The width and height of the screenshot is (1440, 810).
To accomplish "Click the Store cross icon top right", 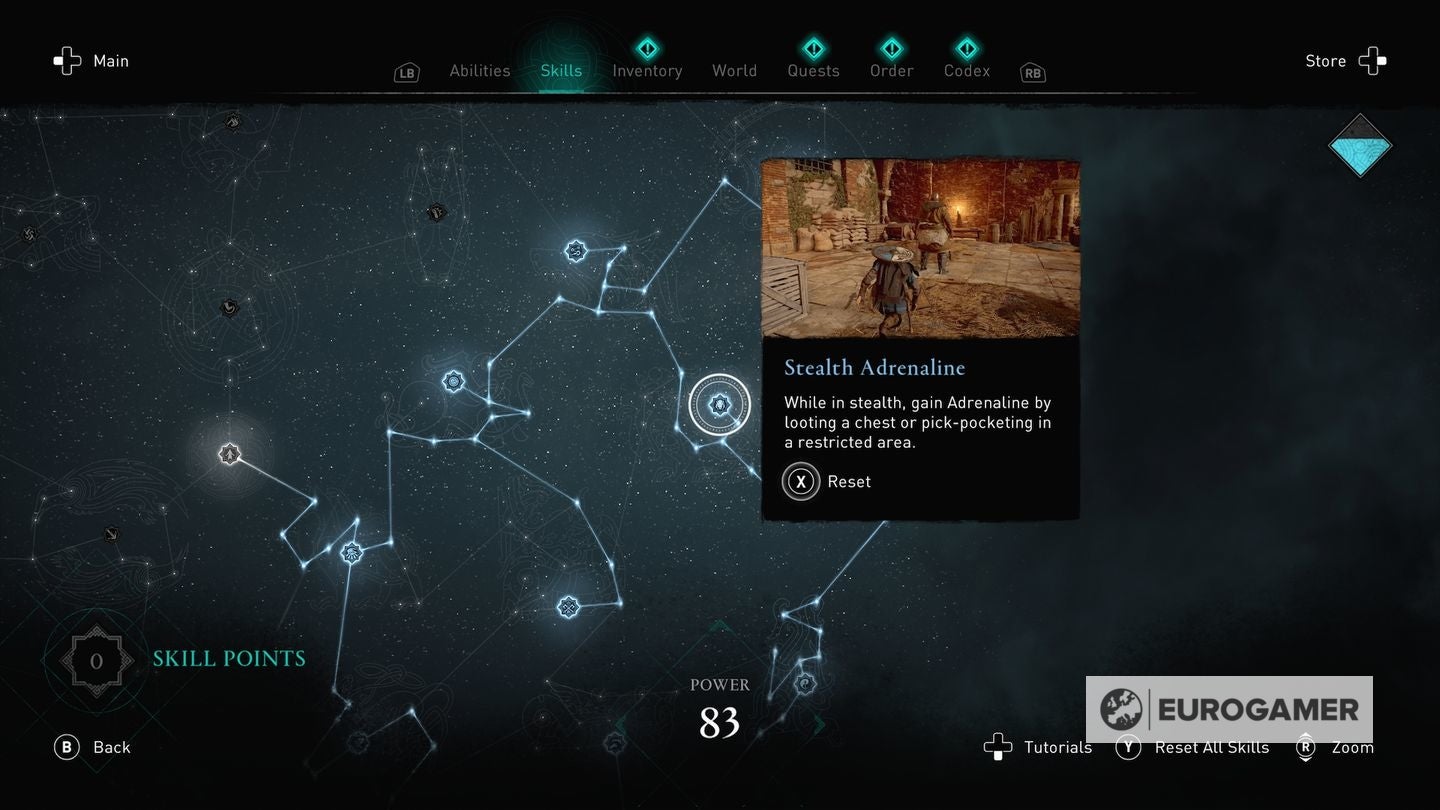I will (1372, 61).
